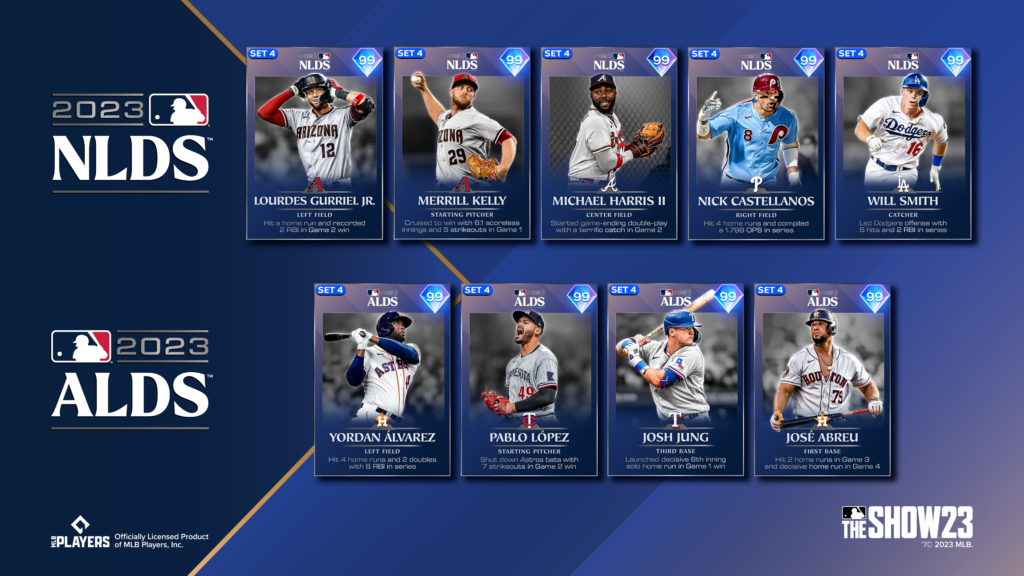Select the Lourdes Gurriel Jr. card
The width and height of the screenshot is (1024, 576).
(x=314, y=143)
